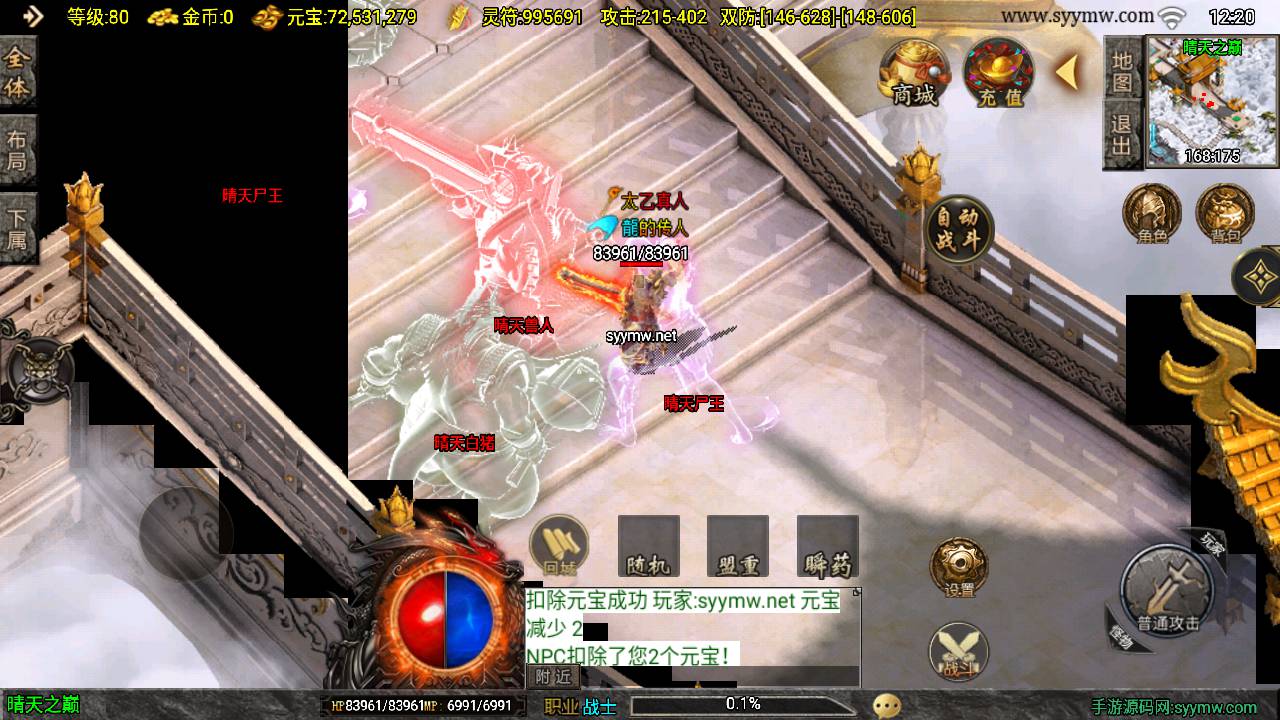1280x720 pixels.
Task: Activate the four-point star skill button
Action: pos(1261,275)
